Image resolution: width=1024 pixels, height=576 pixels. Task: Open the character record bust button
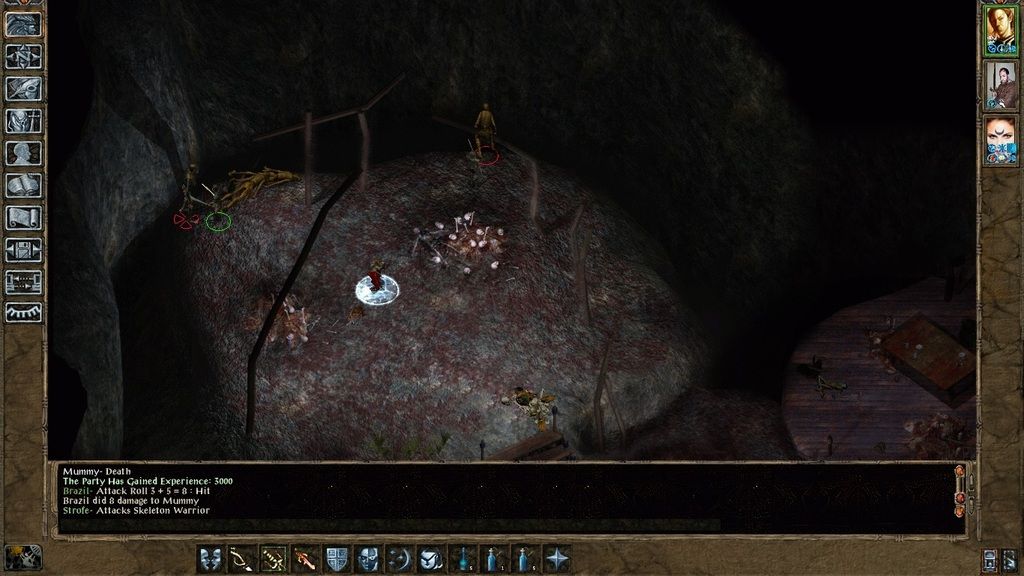coord(23,153)
